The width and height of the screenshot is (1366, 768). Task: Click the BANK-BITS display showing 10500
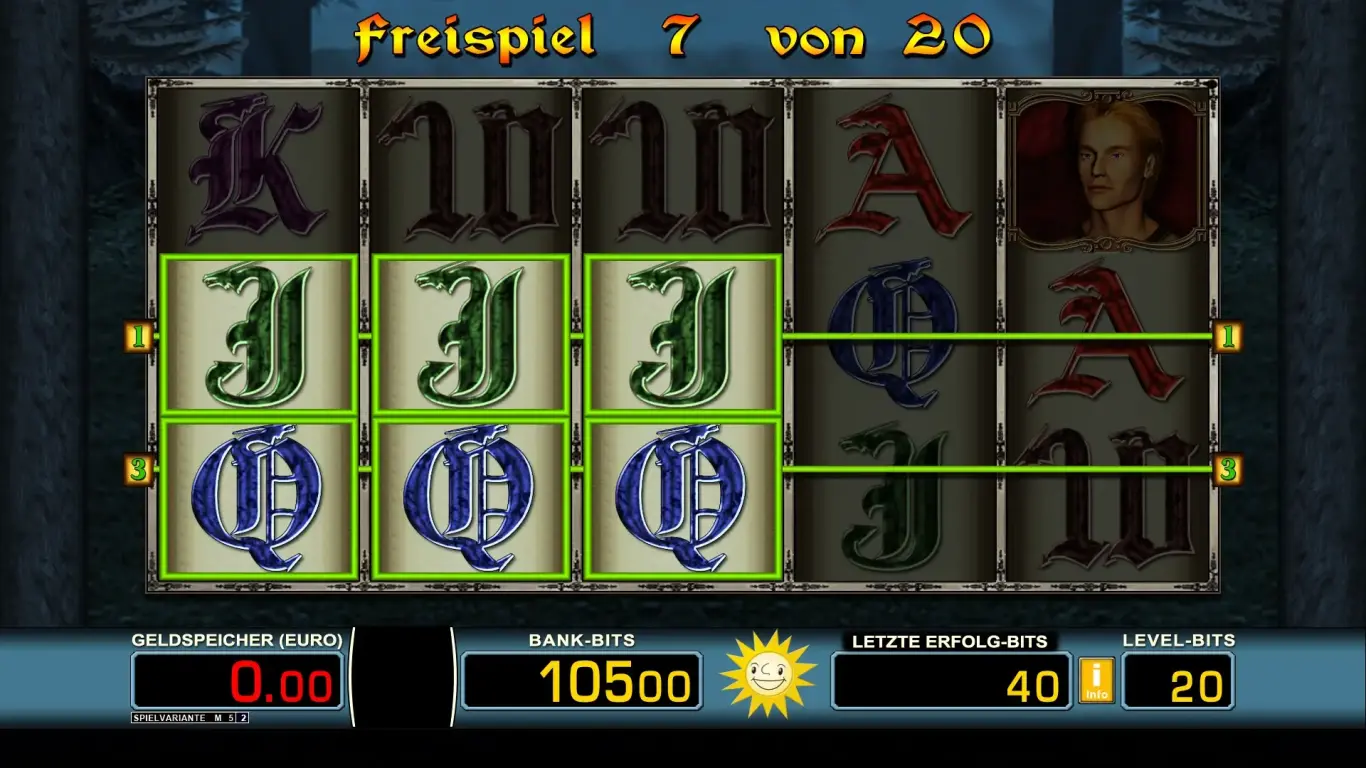[585, 680]
